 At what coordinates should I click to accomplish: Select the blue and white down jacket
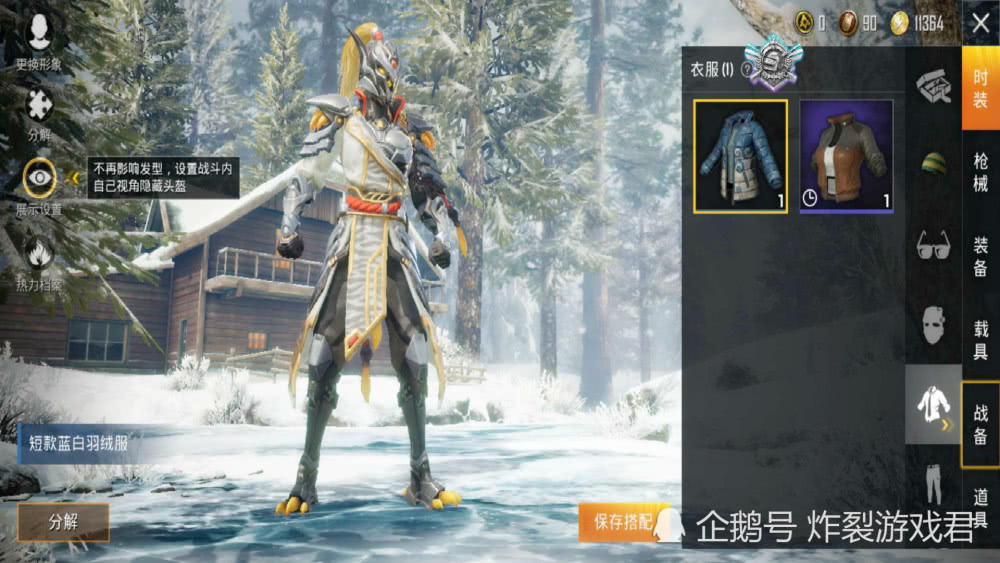tap(740, 156)
